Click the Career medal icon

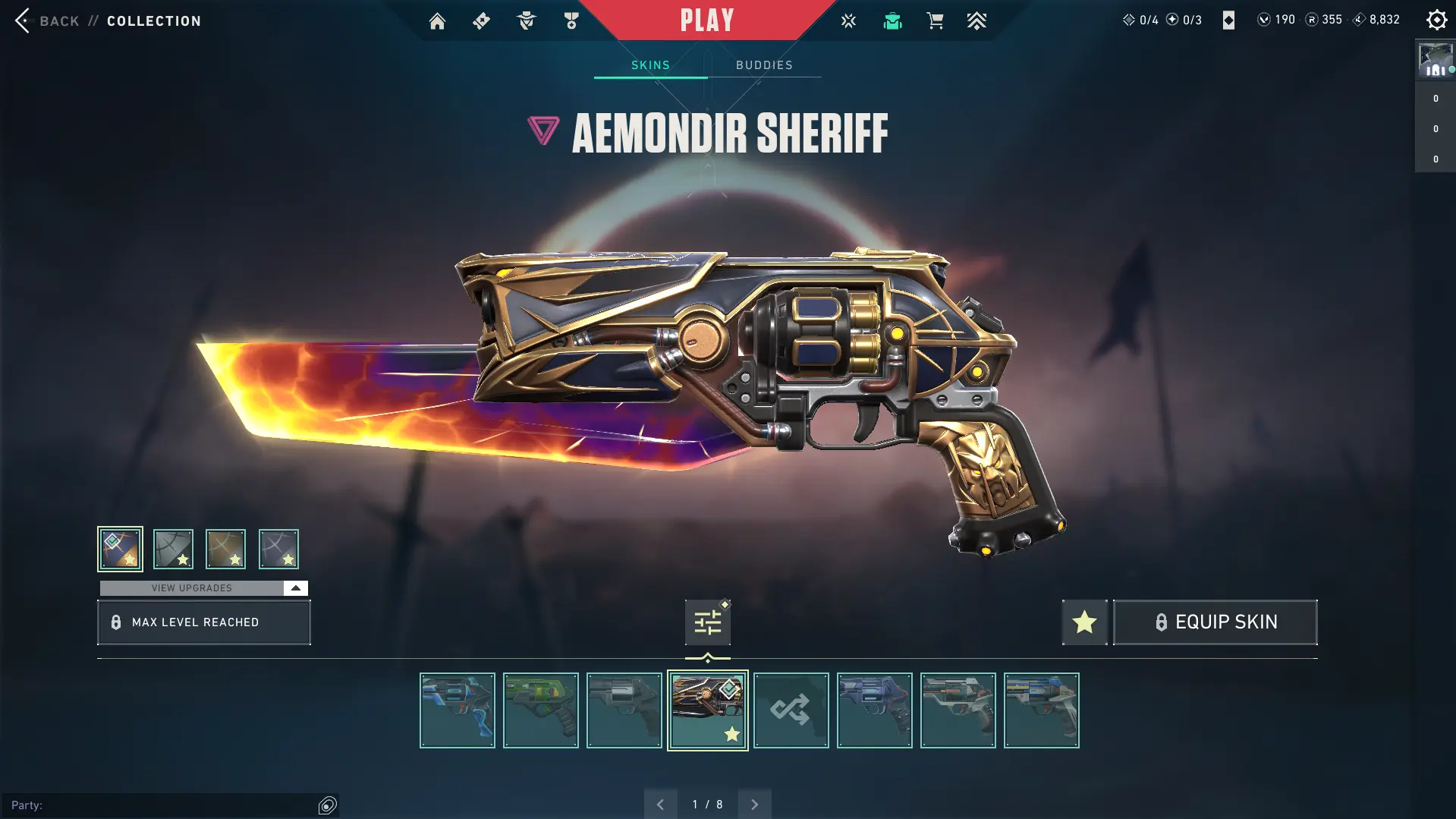(571, 20)
